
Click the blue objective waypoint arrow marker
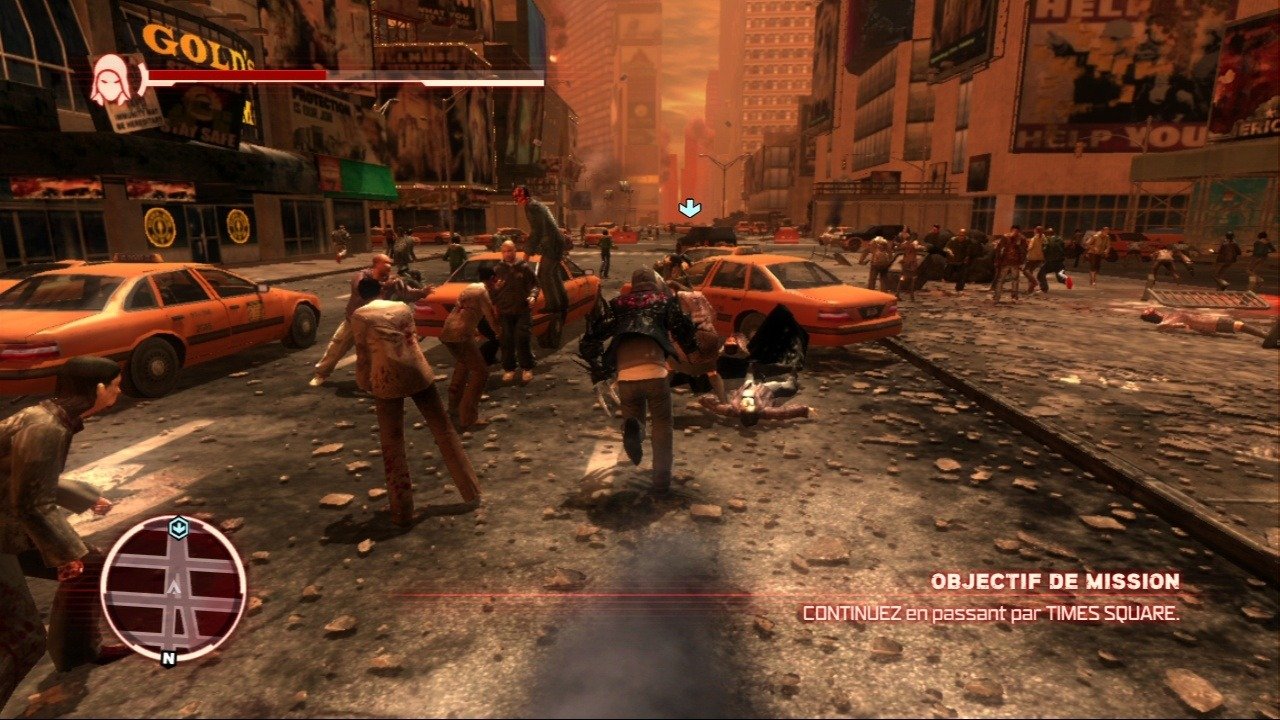tap(689, 208)
